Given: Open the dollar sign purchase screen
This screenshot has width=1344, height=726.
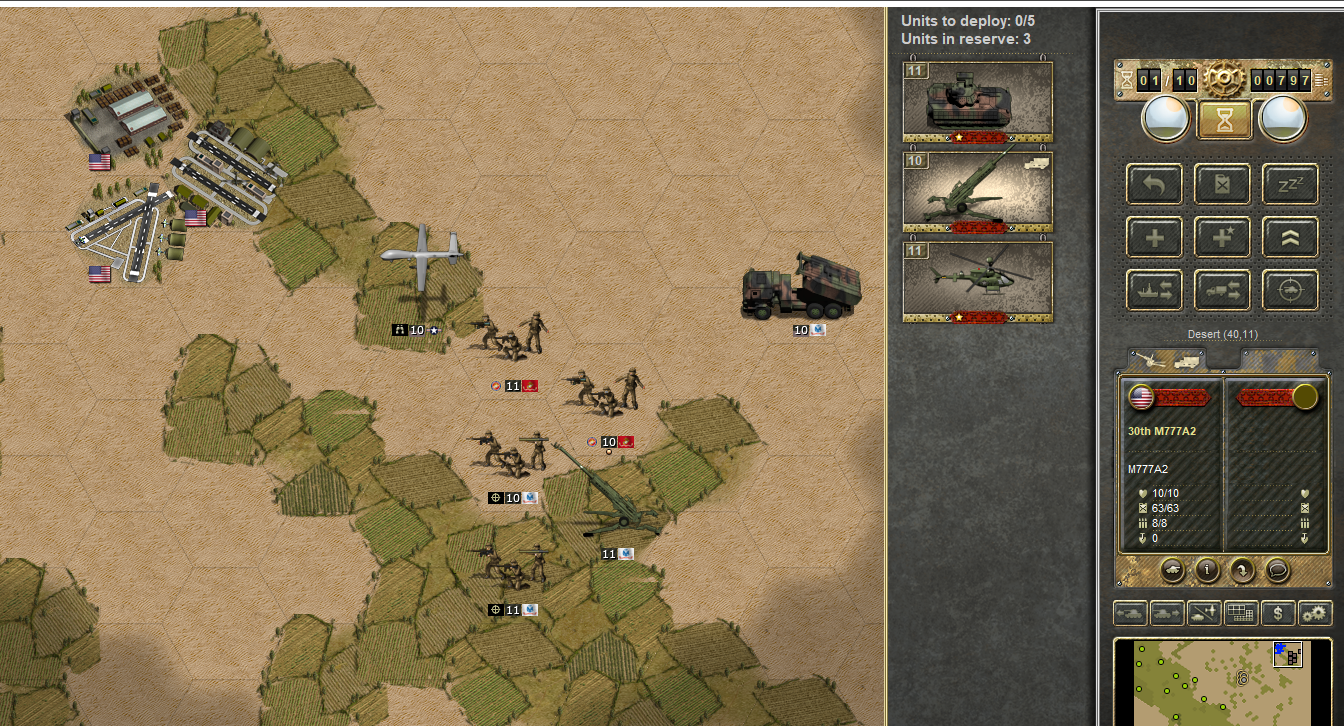Looking at the screenshot, I should pos(1278,613).
